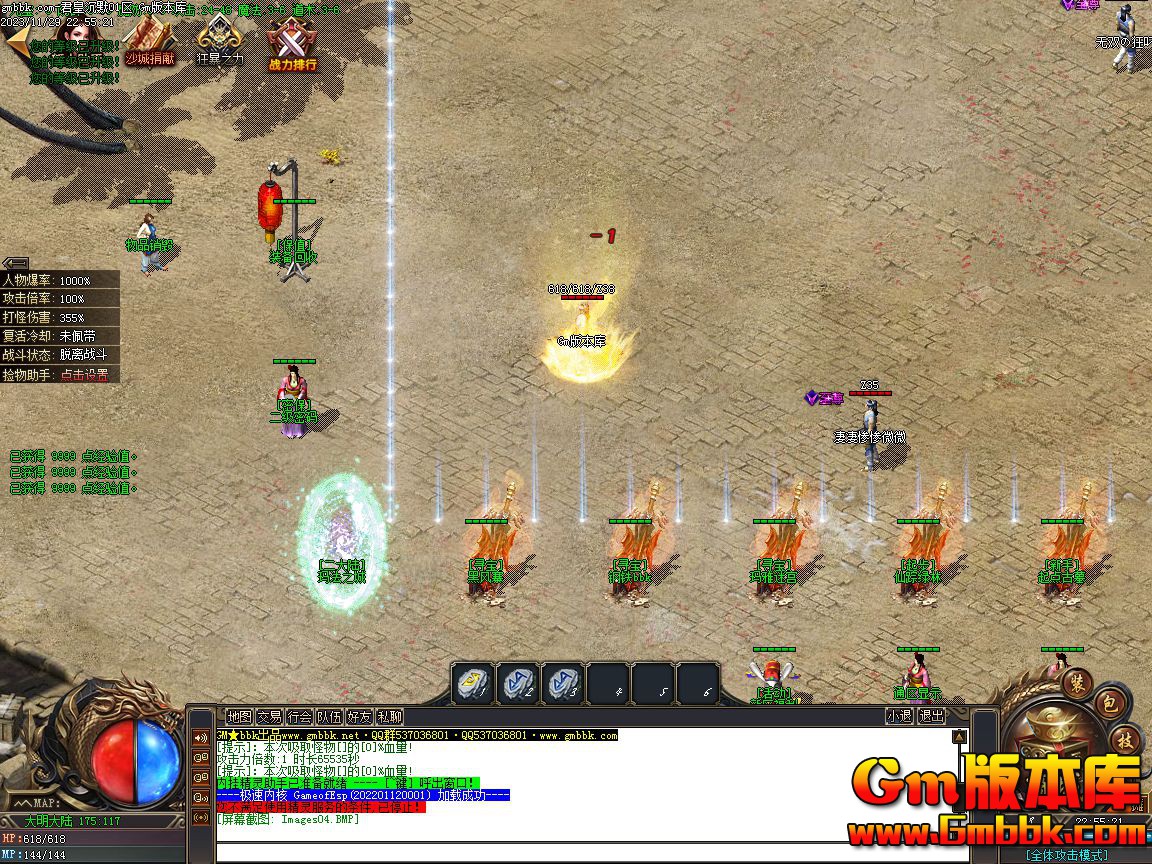This screenshot has width=1152, height=864.
Task: Open the 狂暴之力 berserk power icon
Action: click(220, 42)
